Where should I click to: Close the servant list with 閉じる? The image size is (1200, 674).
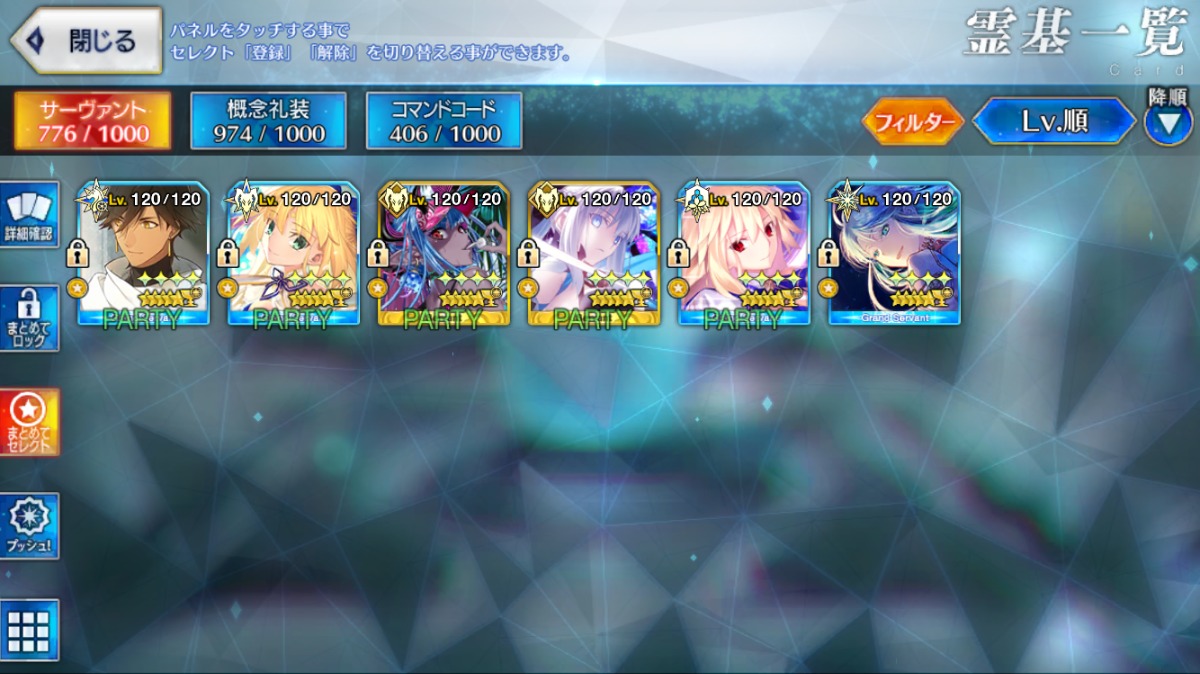click(x=86, y=41)
